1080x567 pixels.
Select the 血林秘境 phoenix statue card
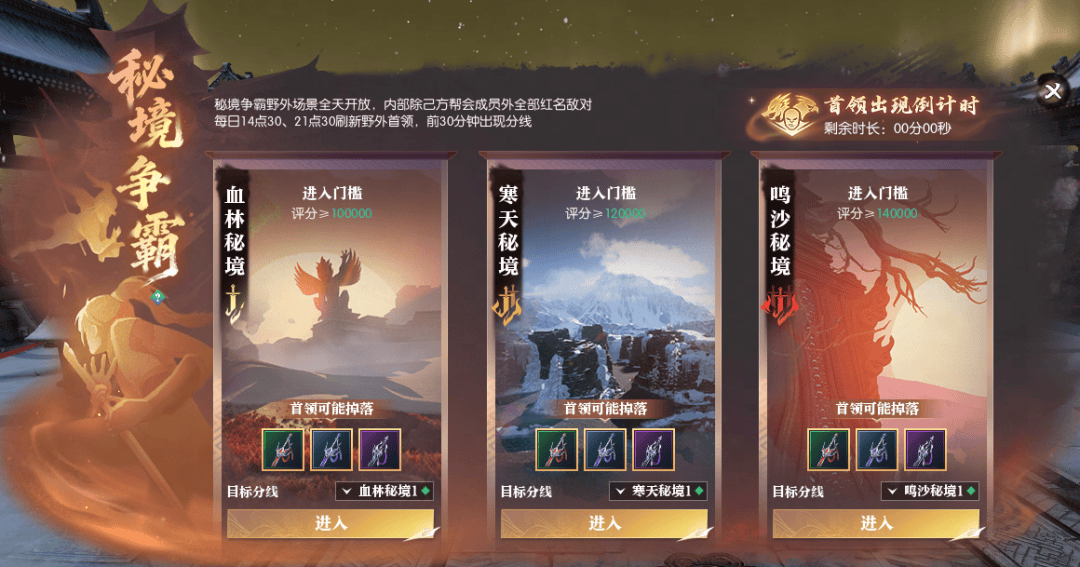pos(330,310)
